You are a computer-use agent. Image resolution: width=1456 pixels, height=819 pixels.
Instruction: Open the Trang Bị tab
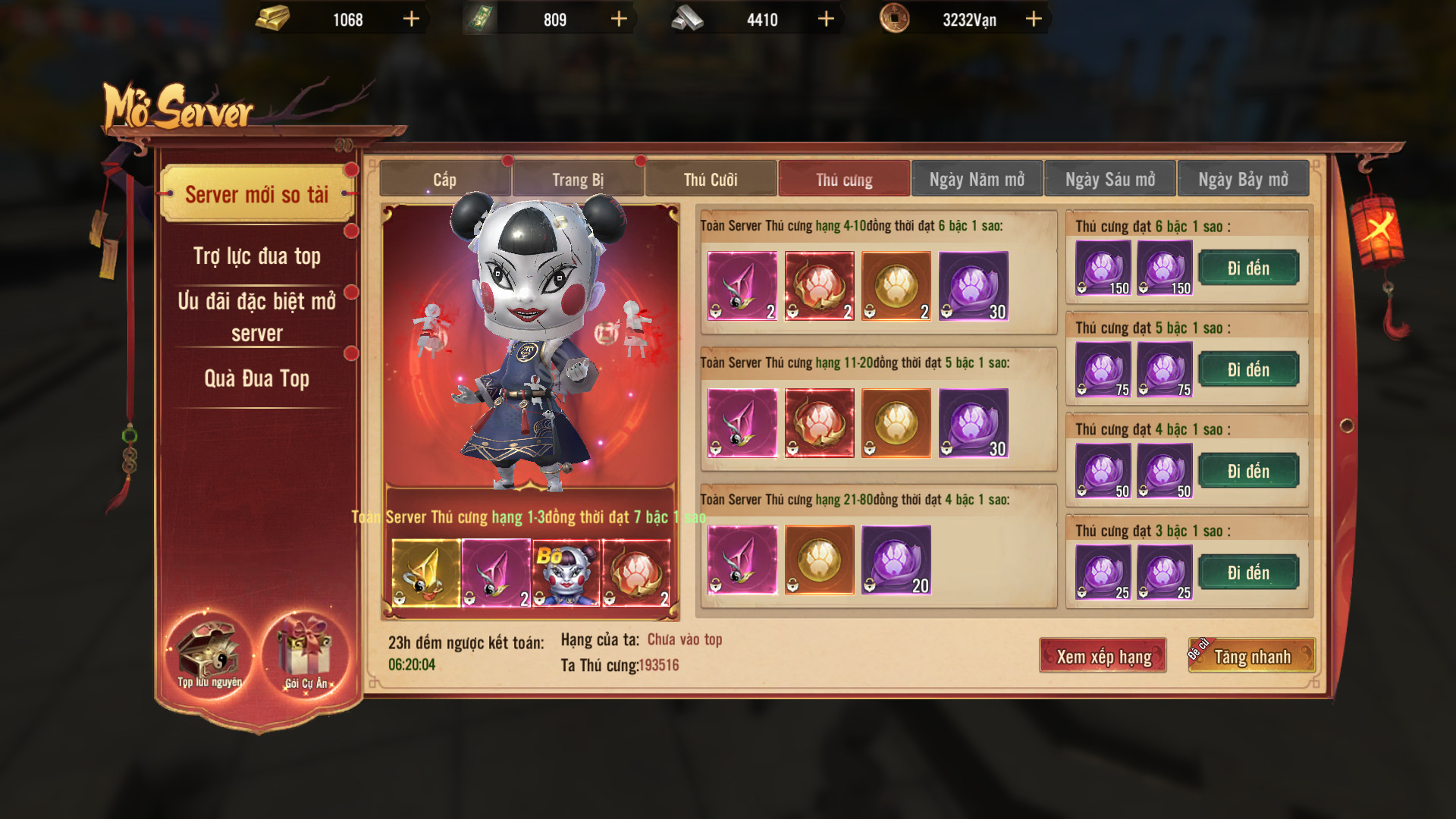click(578, 180)
